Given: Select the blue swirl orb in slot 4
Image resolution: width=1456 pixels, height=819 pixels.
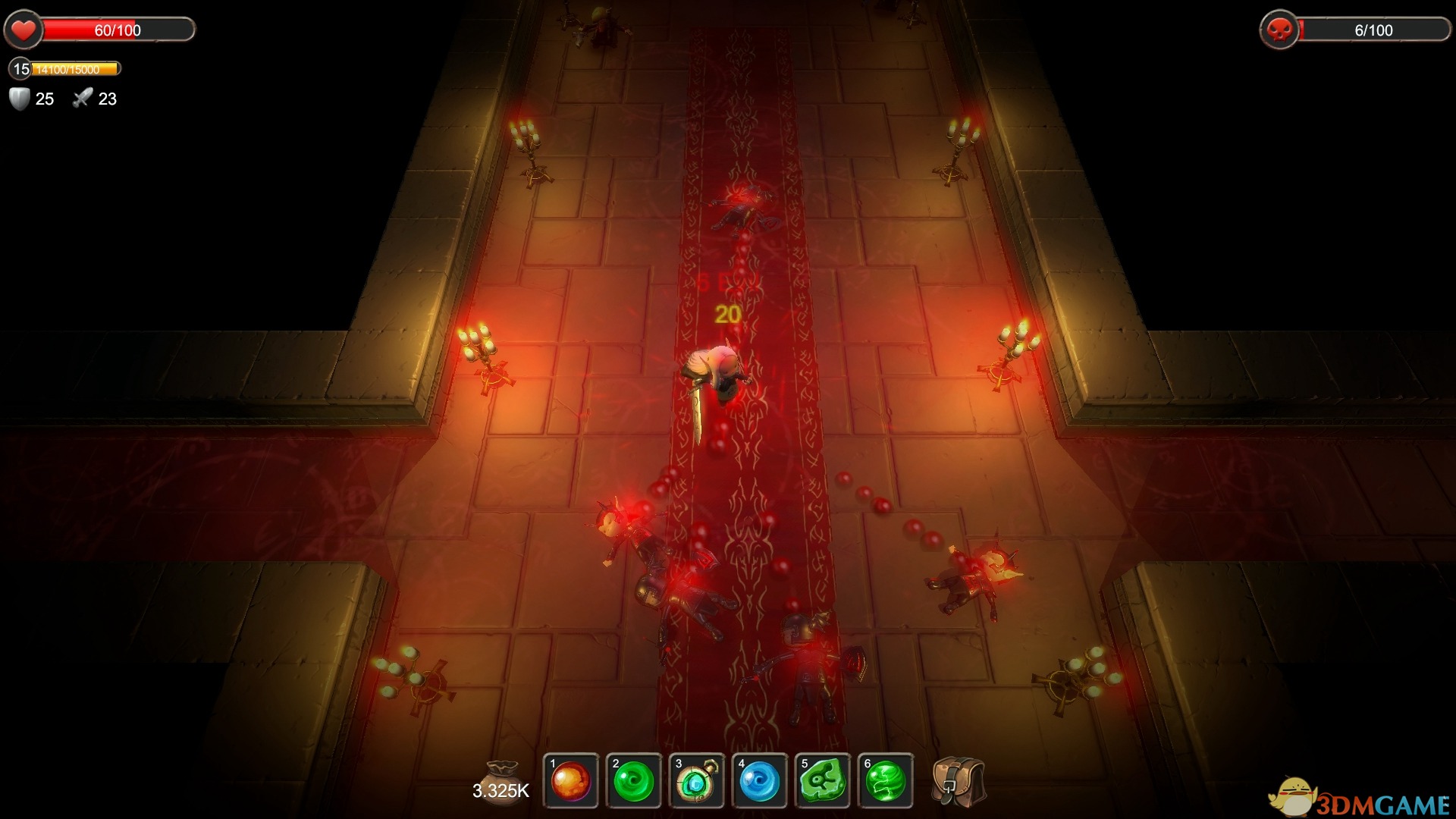Looking at the screenshot, I should coord(760,781).
